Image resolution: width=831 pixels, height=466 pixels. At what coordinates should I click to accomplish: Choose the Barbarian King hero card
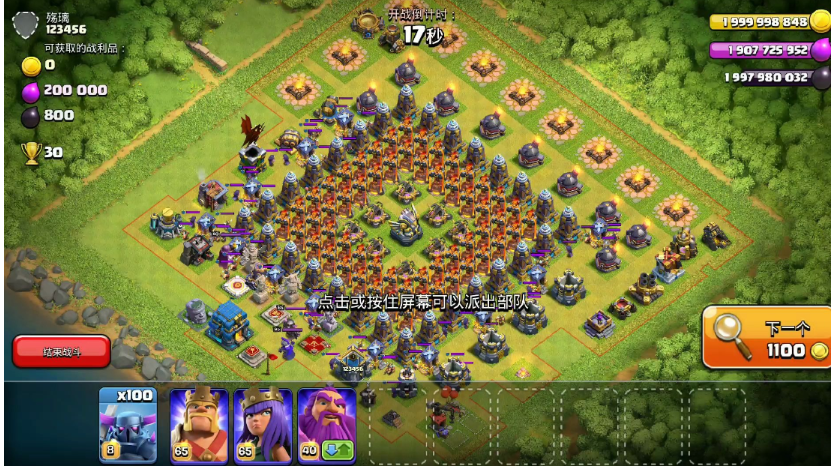tap(198, 424)
